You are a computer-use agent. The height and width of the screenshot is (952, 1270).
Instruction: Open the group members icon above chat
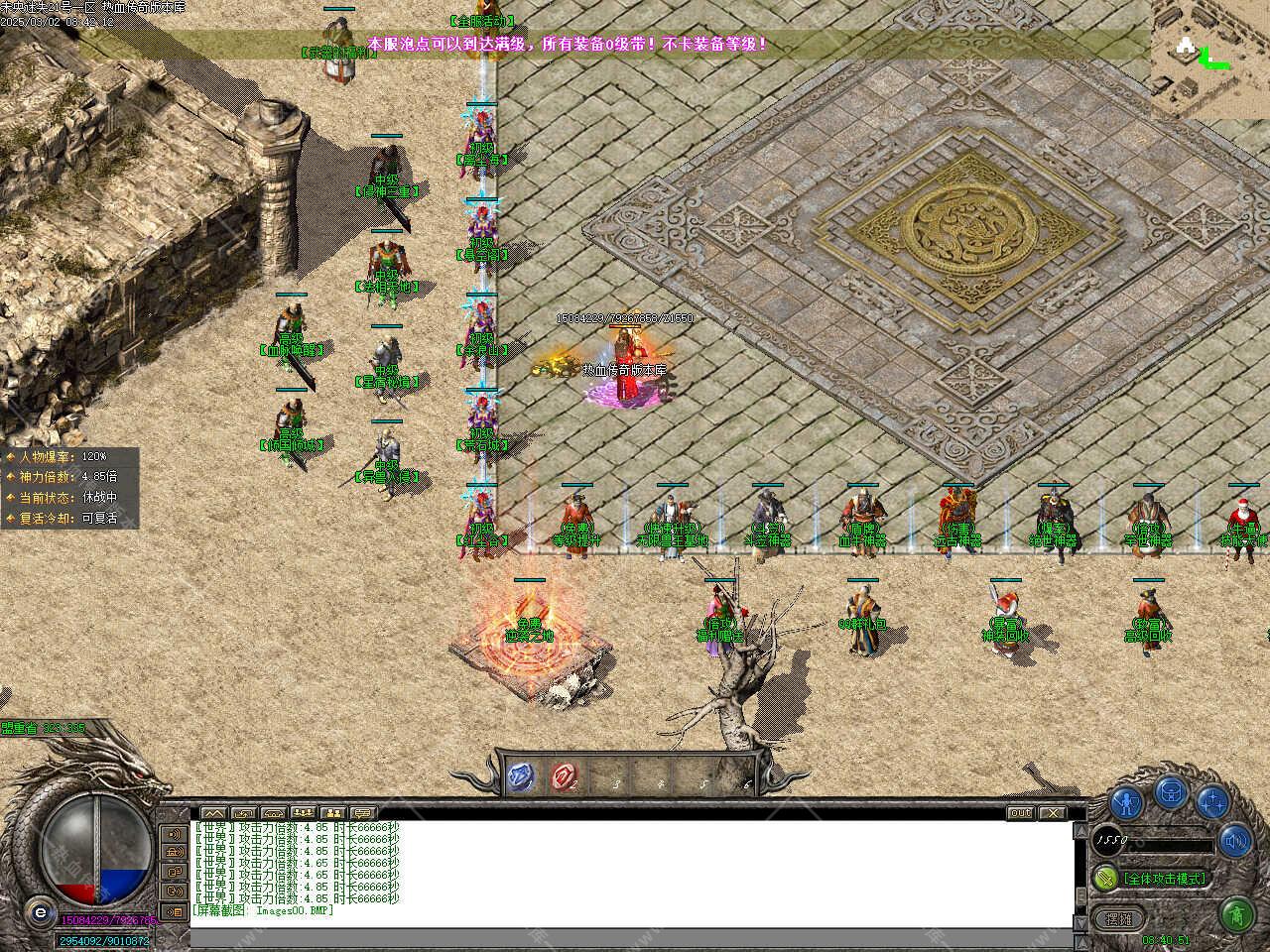pyautogui.click(x=332, y=814)
